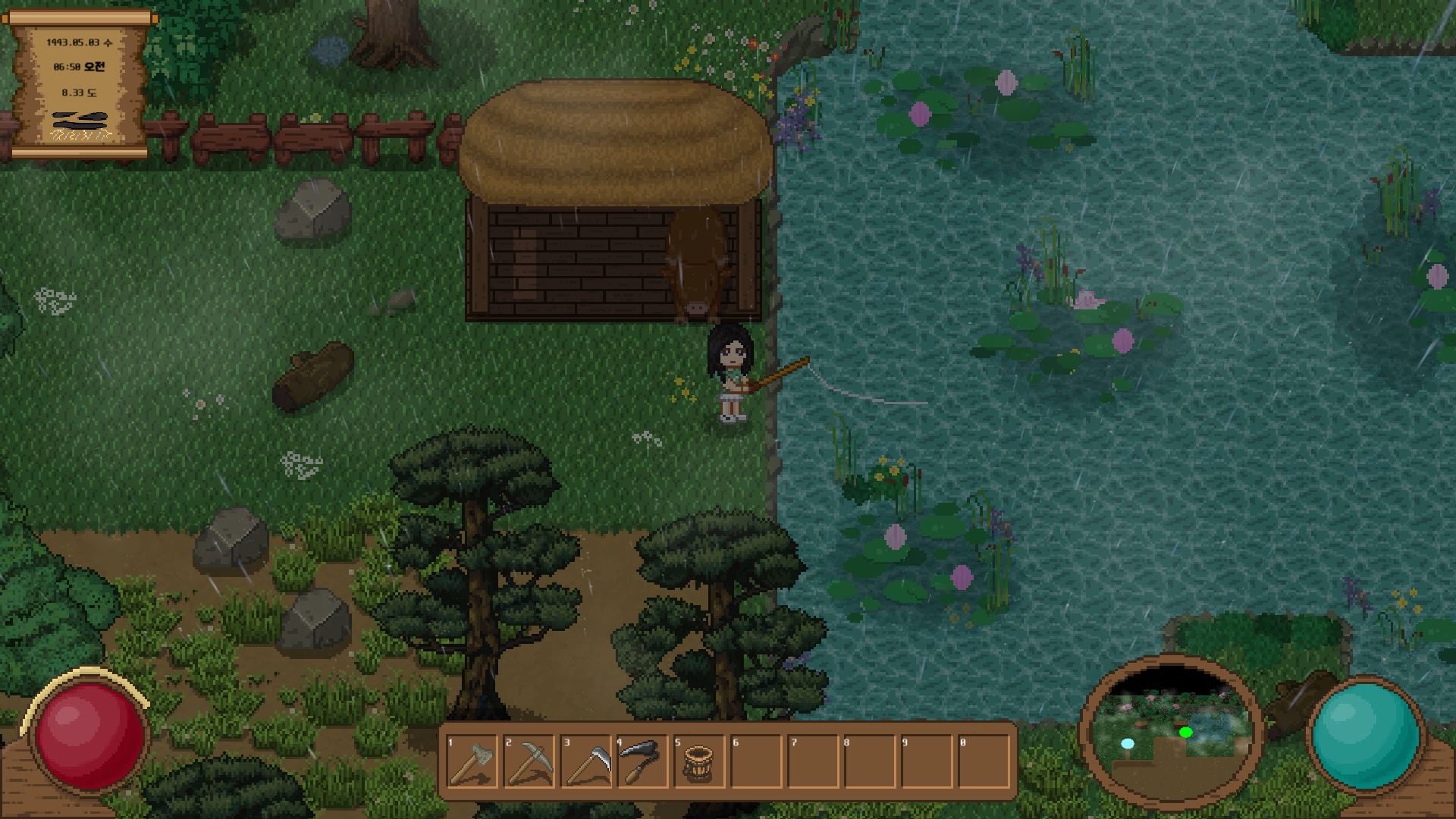
Task: Click the weather clouds icon on the date scroll
Action: 80,121
